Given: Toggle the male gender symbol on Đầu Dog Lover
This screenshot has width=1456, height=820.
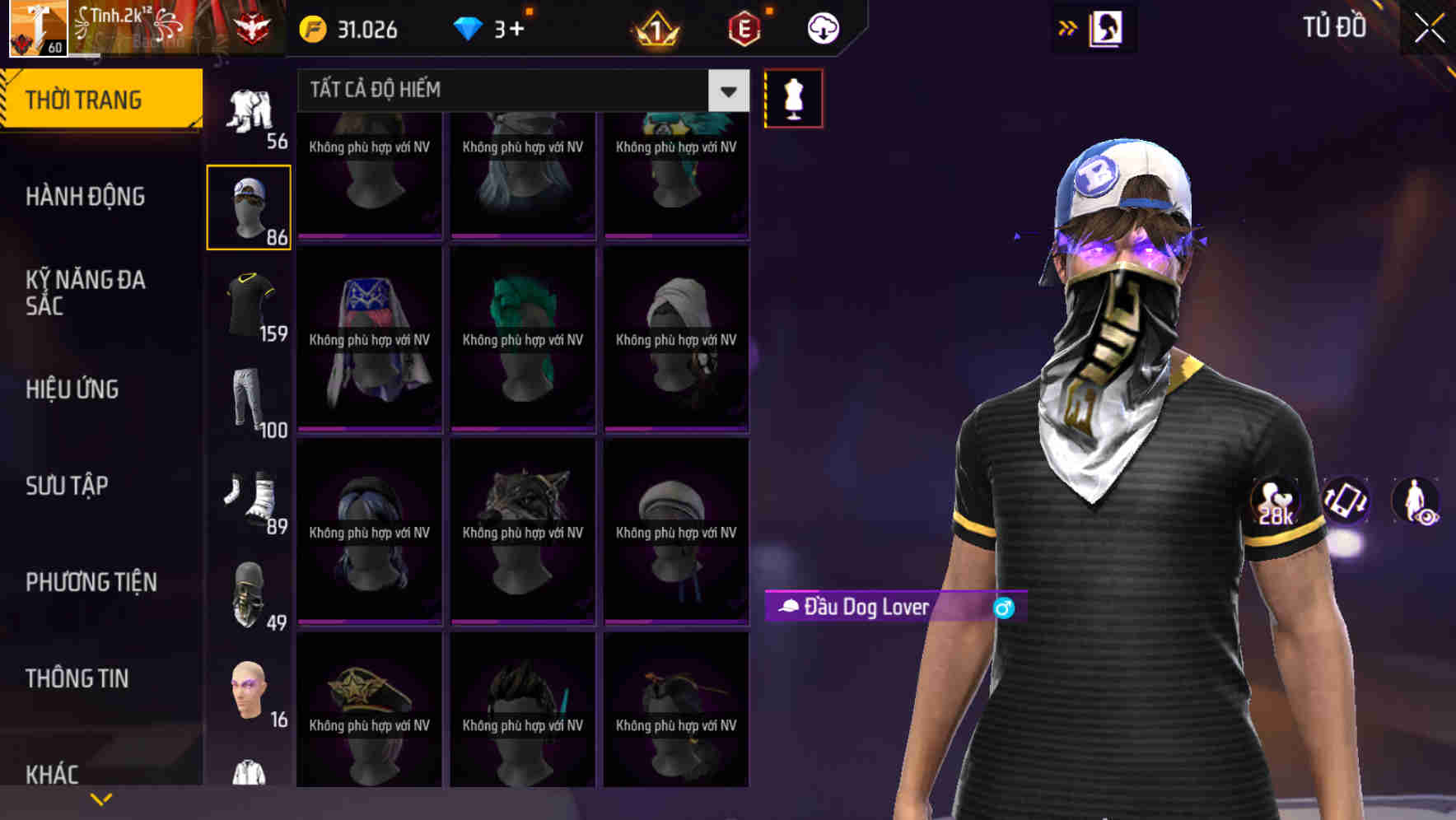Looking at the screenshot, I should pyautogui.click(x=1004, y=608).
